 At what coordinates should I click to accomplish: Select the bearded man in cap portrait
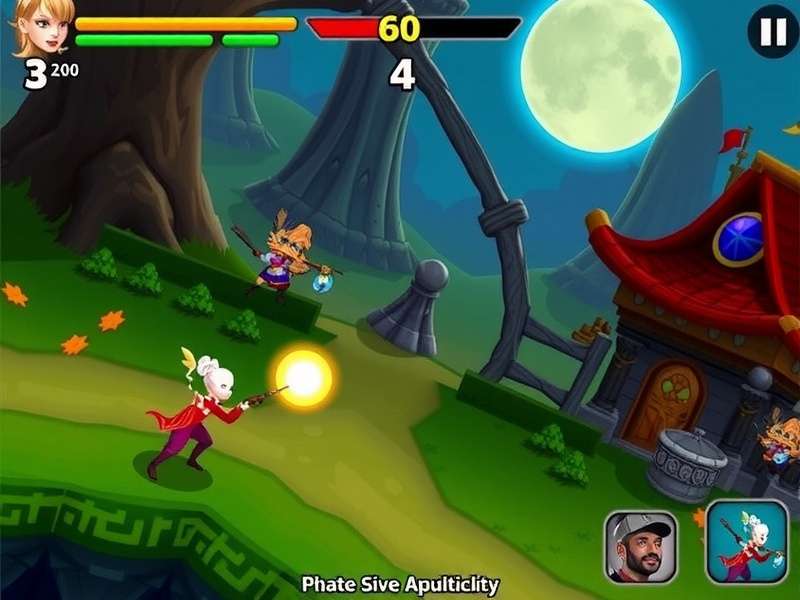(640, 546)
